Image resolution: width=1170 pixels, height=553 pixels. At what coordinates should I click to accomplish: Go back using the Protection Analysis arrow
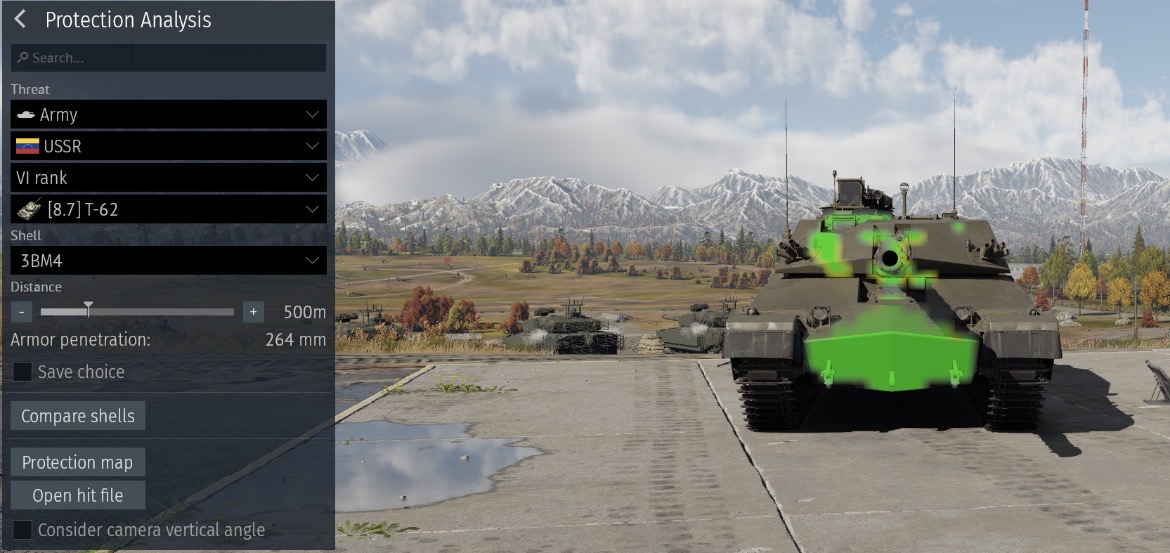(x=20, y=20)
